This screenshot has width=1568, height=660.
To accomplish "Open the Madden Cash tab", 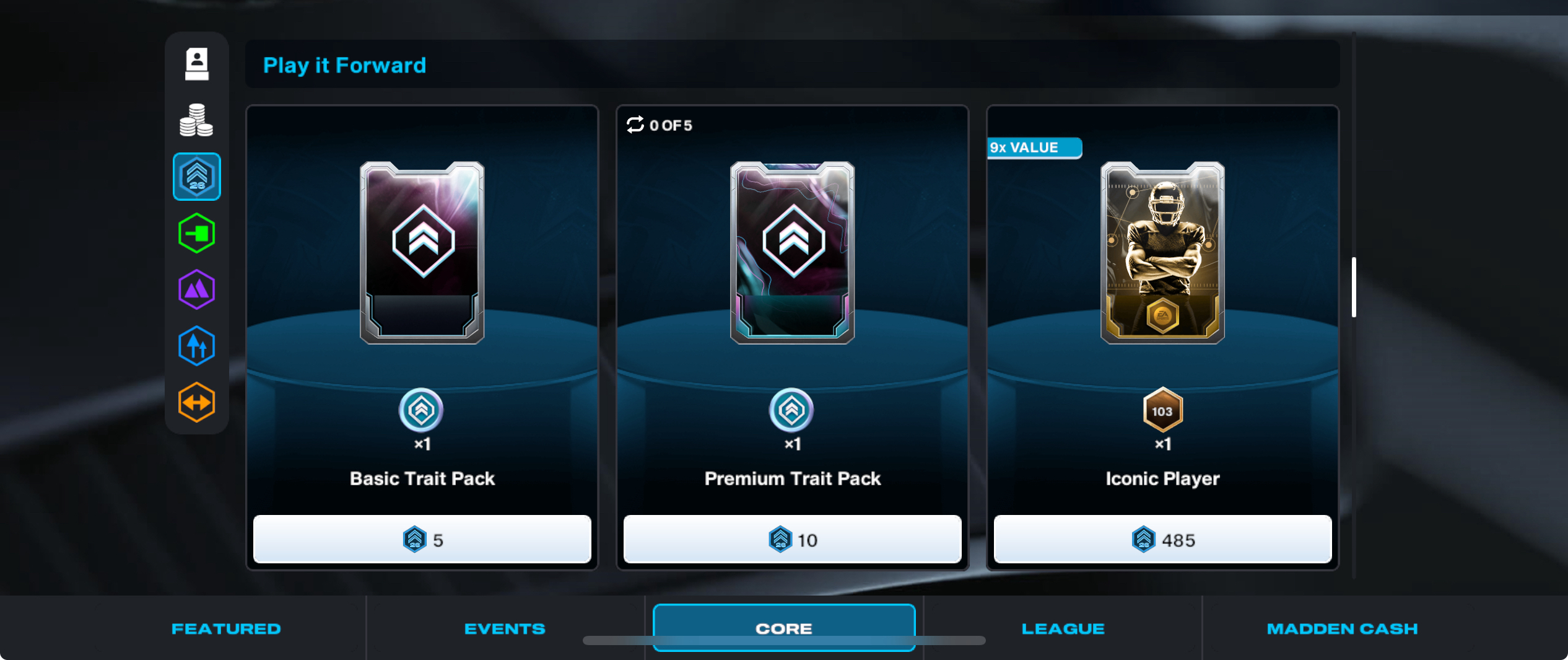I will (x=1342, y=628).
